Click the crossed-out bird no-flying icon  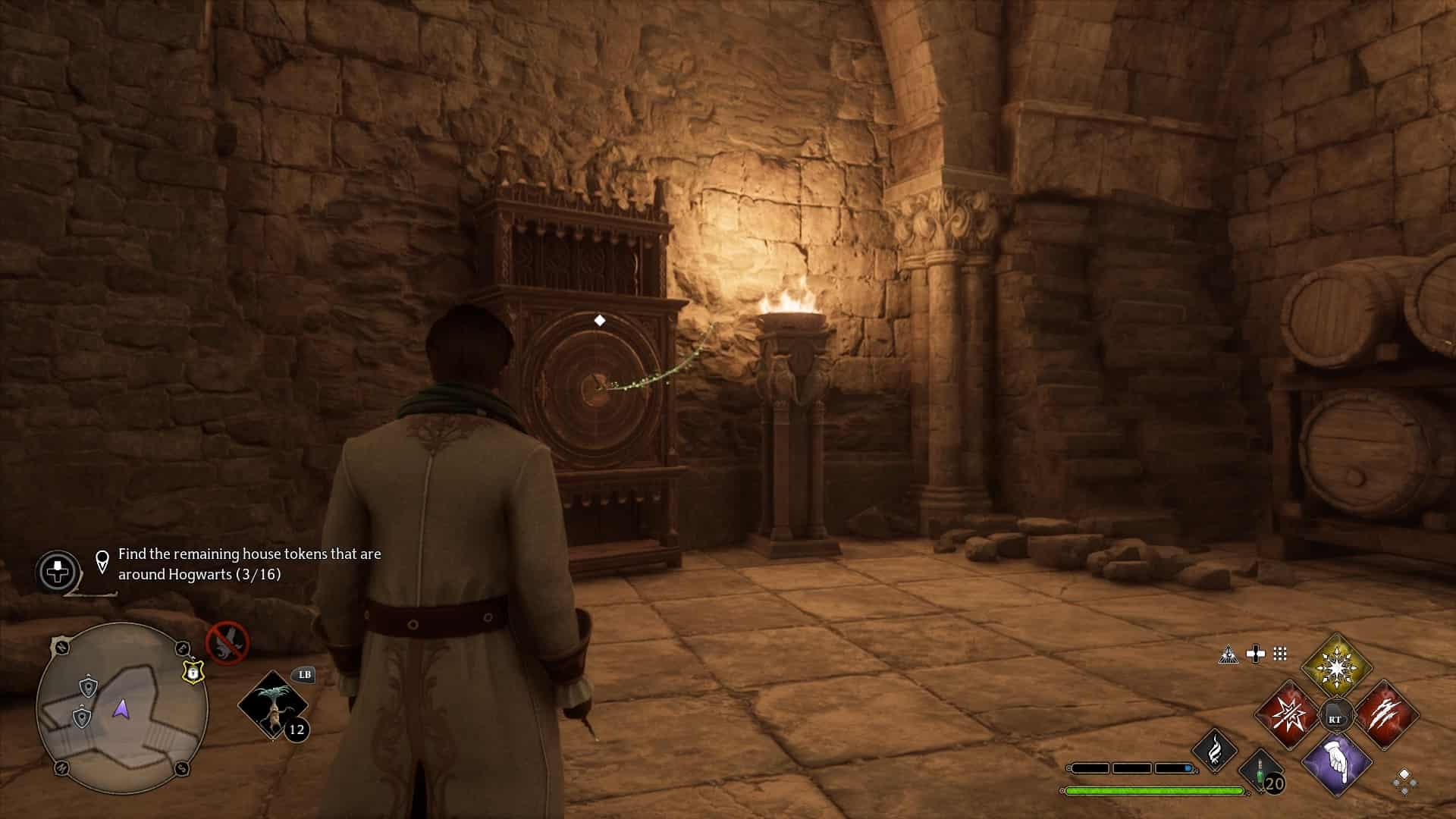(x=227, y=642)
